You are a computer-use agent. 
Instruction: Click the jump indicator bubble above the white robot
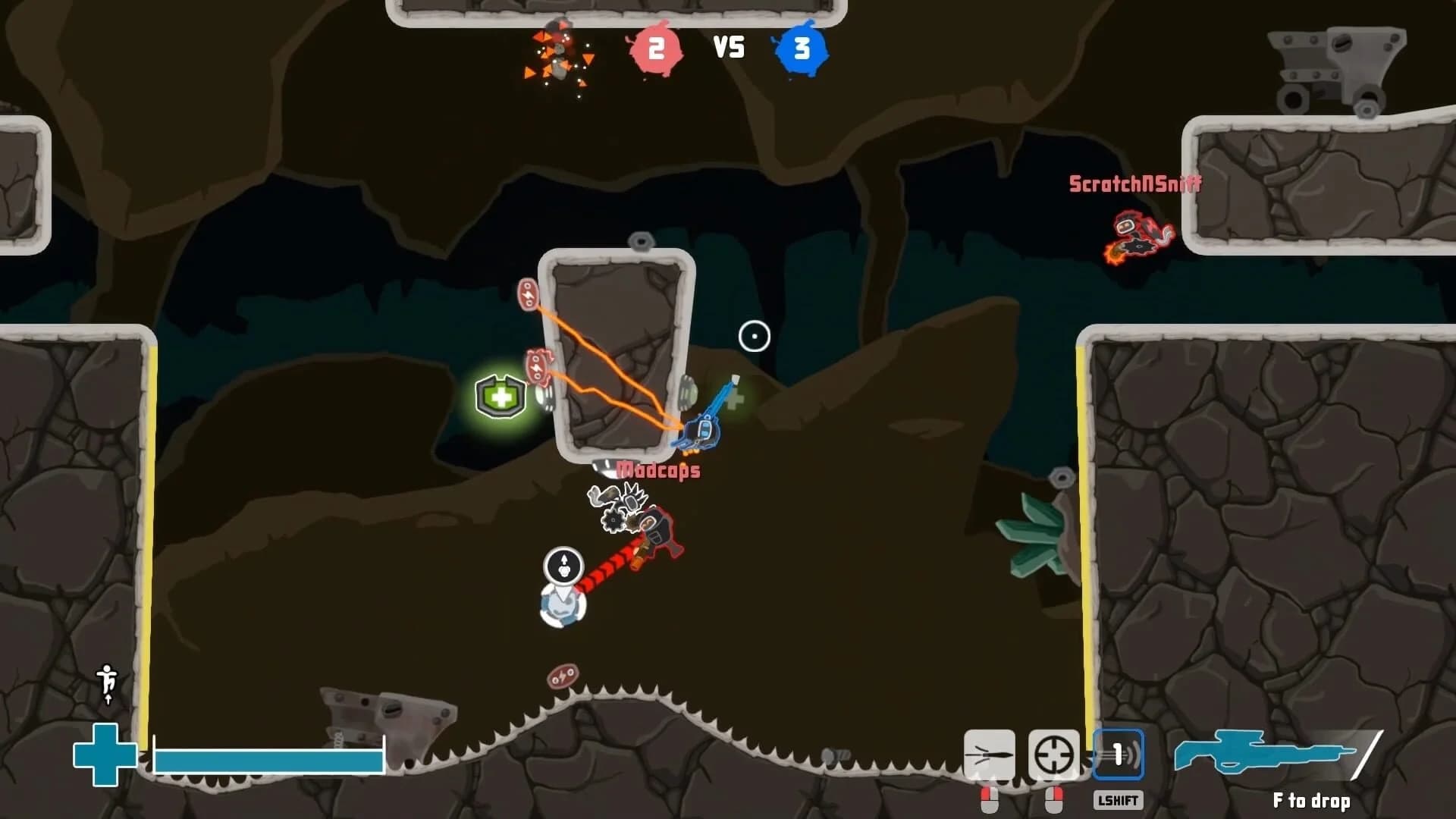coord(563,564)
